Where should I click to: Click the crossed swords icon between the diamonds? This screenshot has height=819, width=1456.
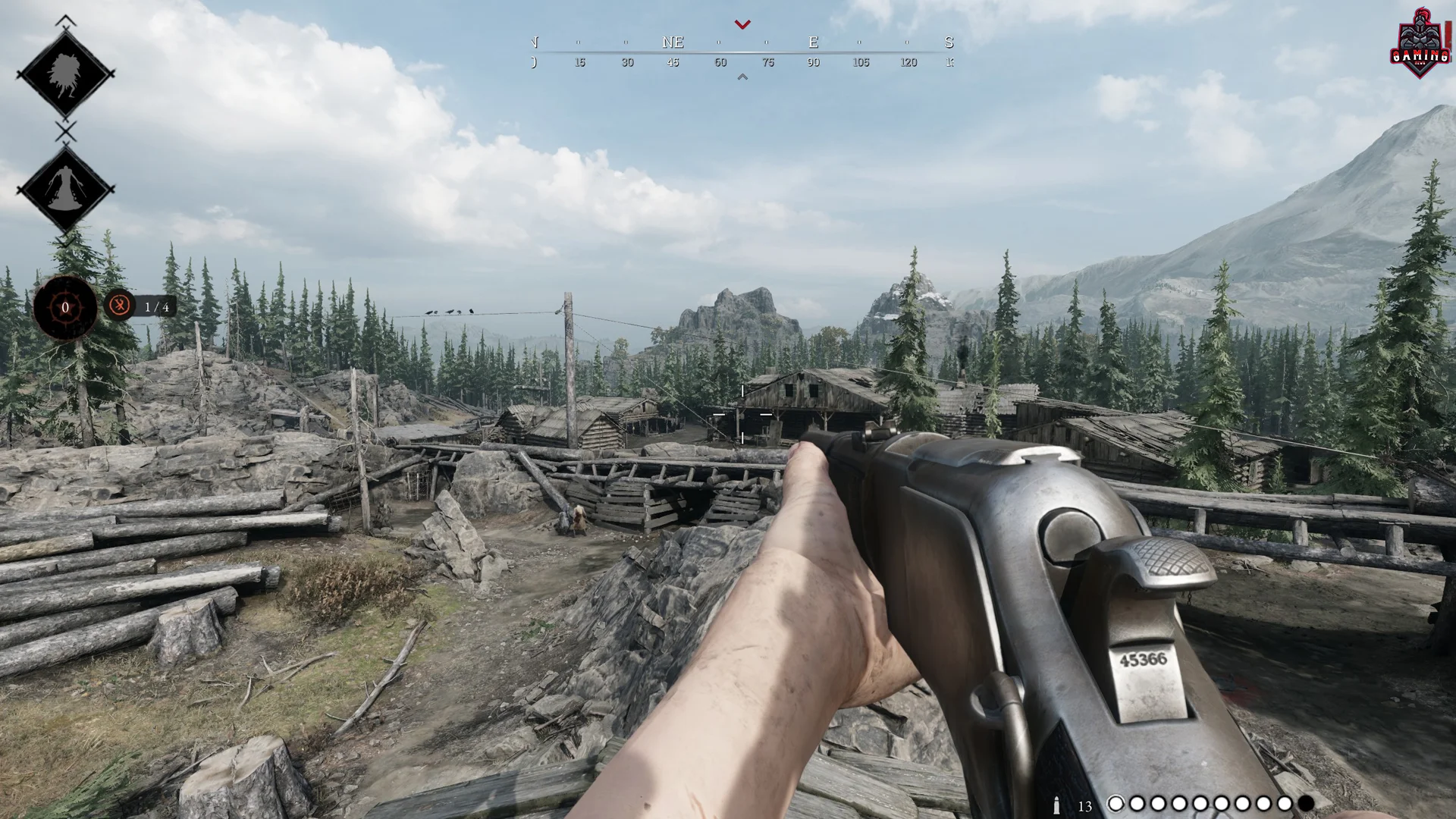coord(64,130)
